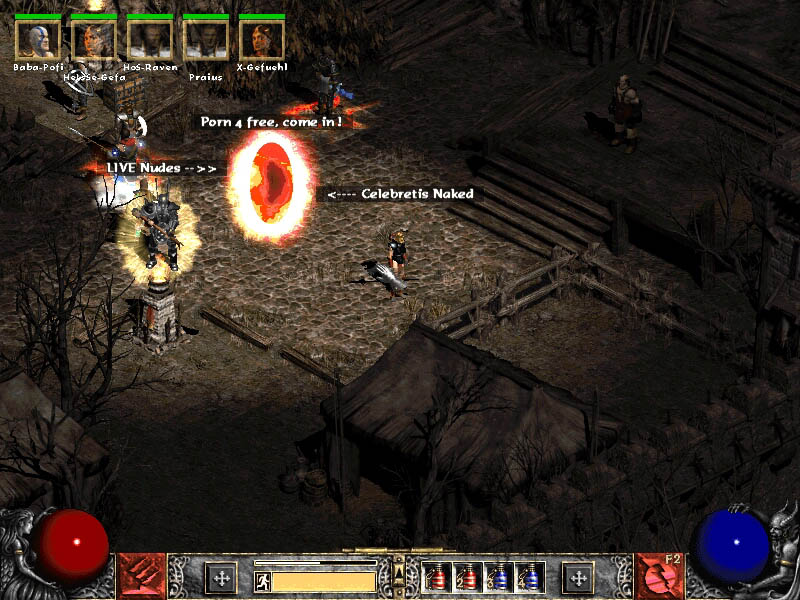Viewport: 800px width, 600px height.
Task: Use the red healing potion in belt slot 2
Action: tap(467, 578)
